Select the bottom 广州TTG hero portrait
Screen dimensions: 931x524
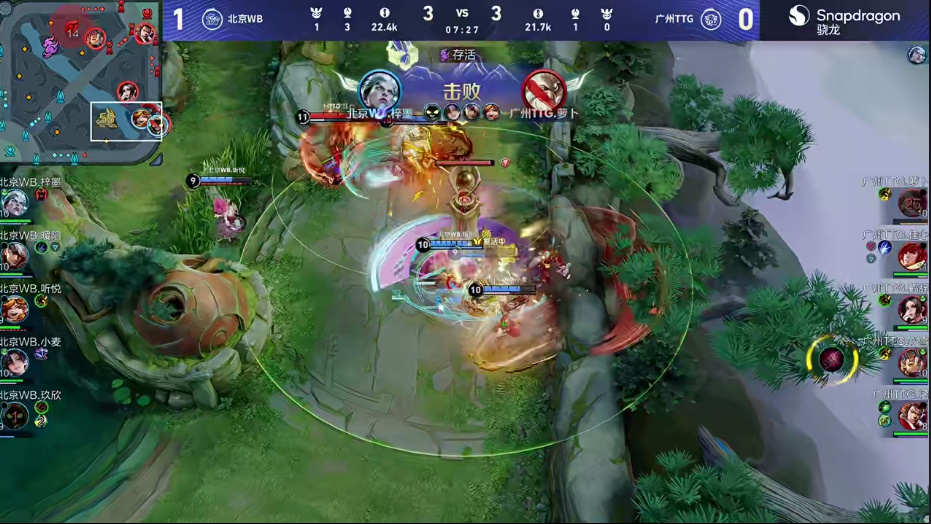click(911, 415)
